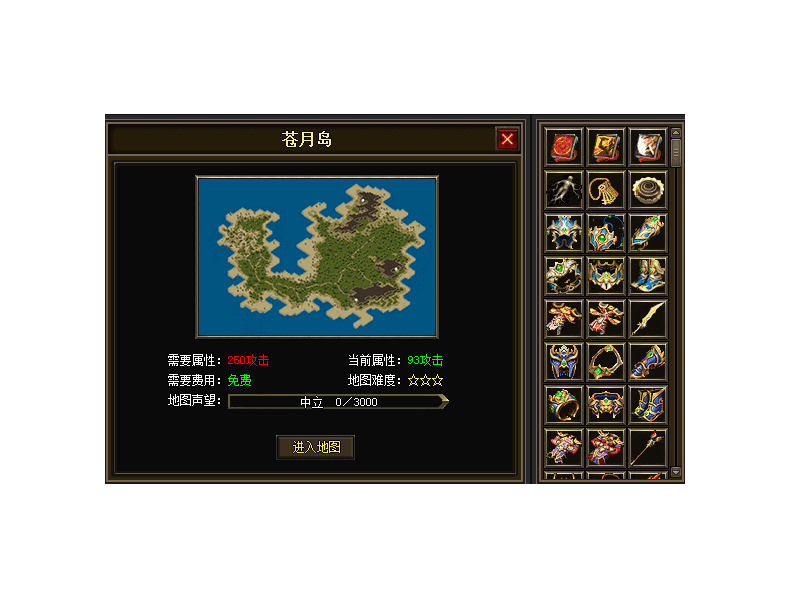The height and width of the screenshot is (598, 790).
Task: Choose the blue horned helmet item
Action: pyautogui.click(x=564, y=362)
